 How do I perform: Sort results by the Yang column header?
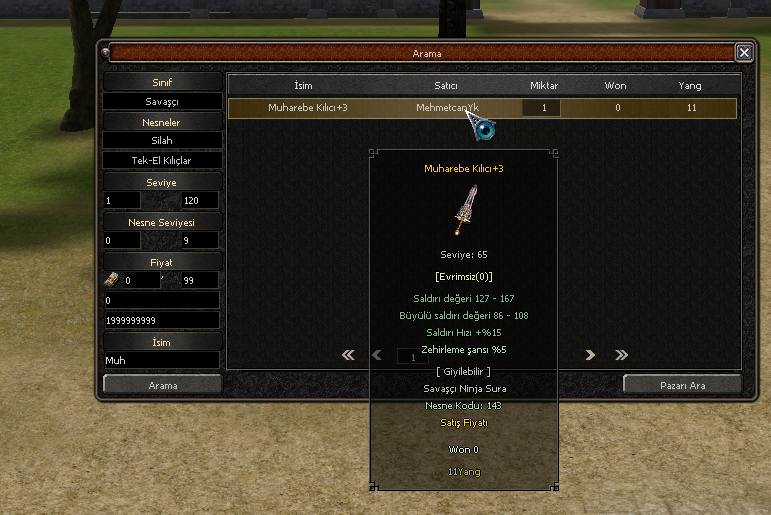click(x=690, y=85)
